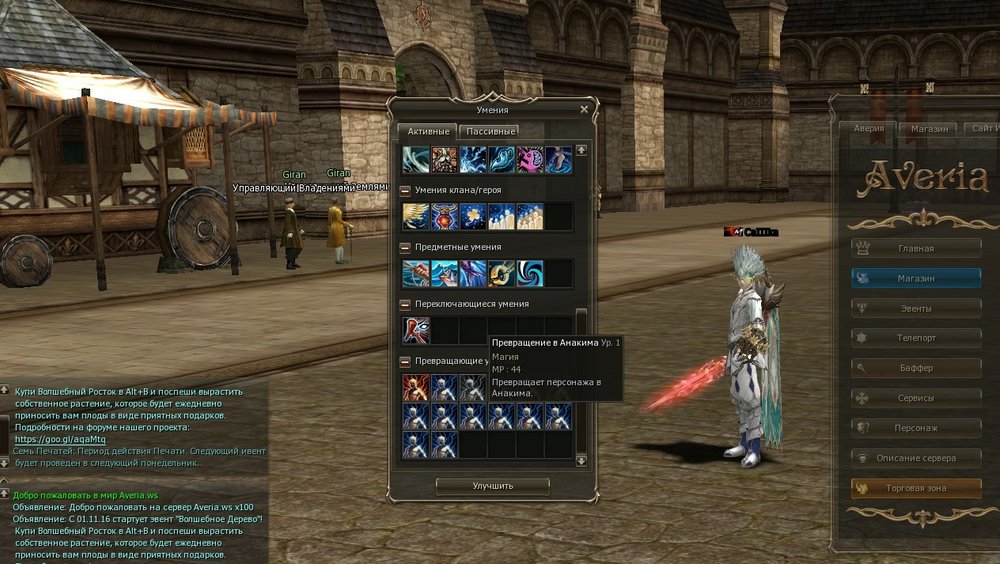Select the red fiery transformation skill
This screenshot has height=564, width=1000.
point(416,388)
